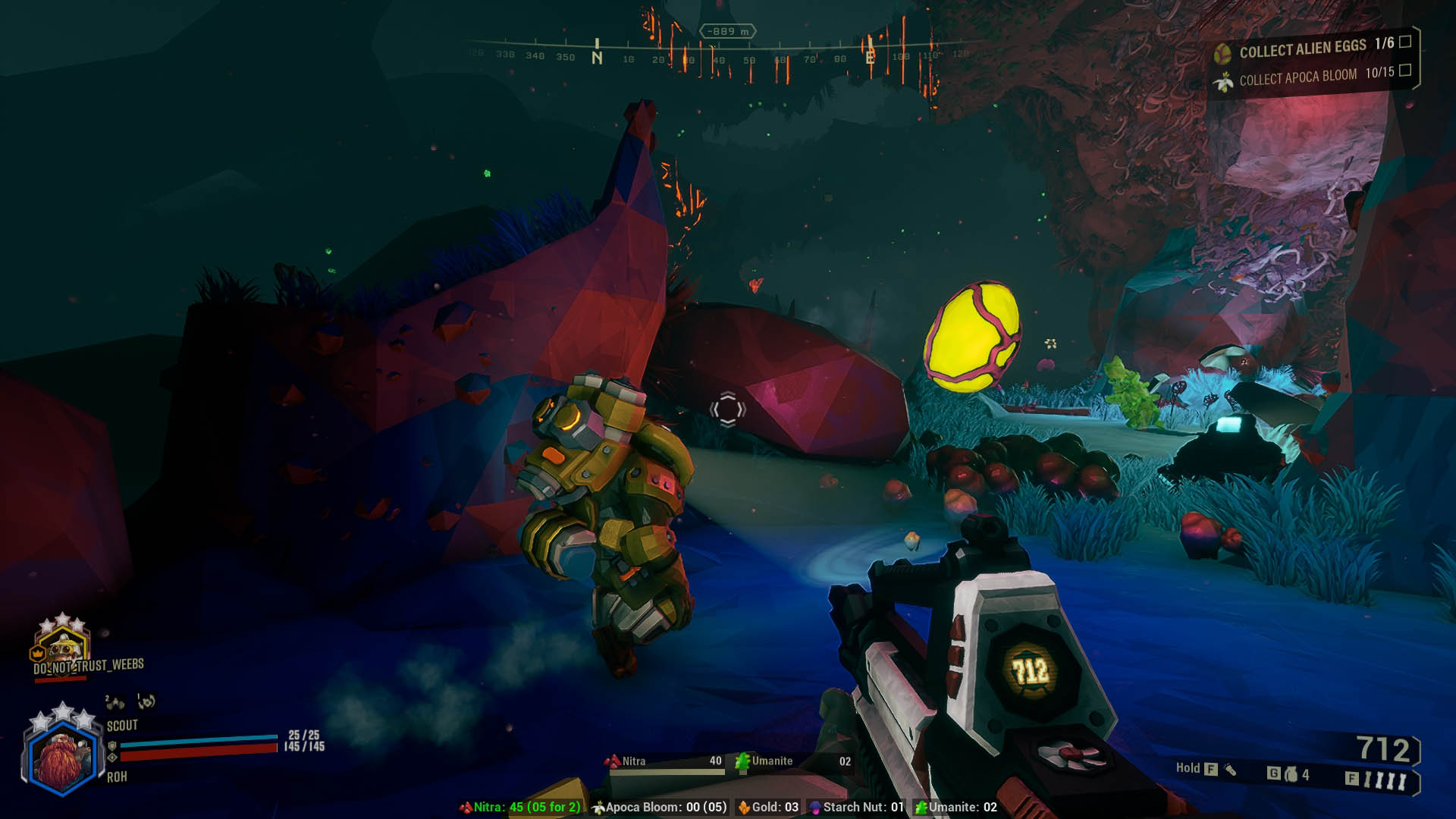Select the Starch Nut resource entry

coord(857,807)
